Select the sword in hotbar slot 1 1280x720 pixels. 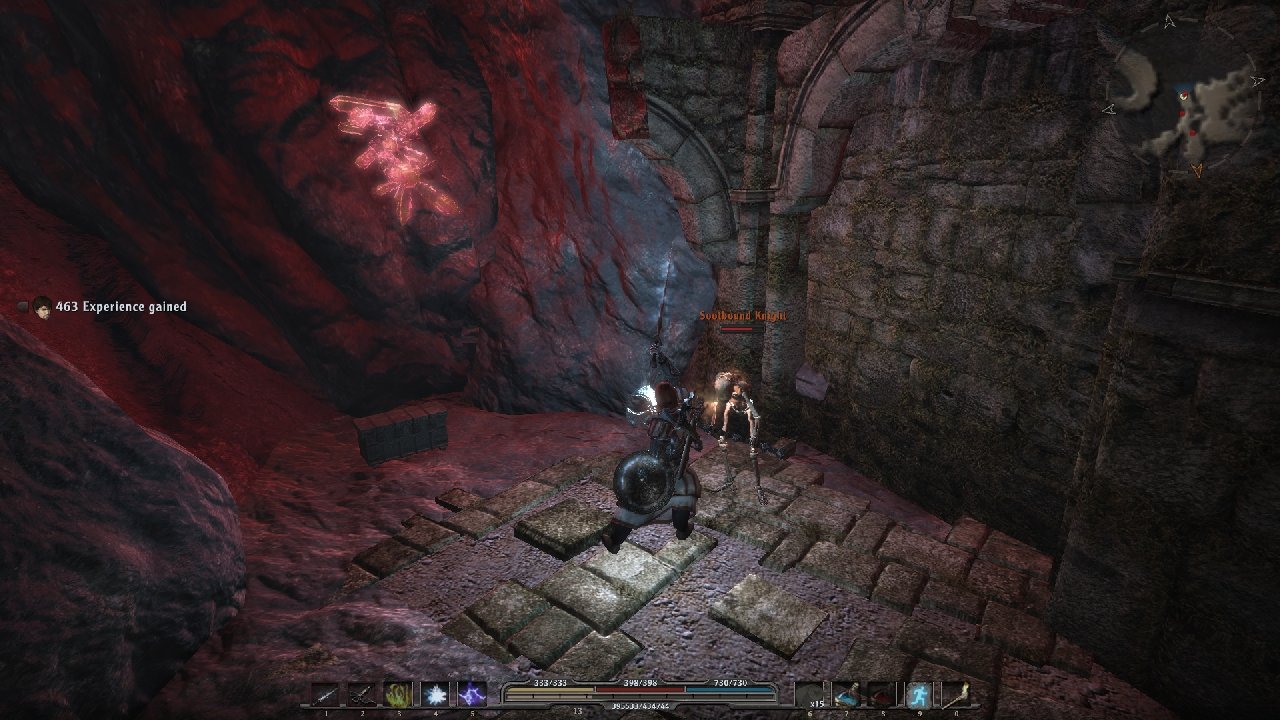click(326, 694)
